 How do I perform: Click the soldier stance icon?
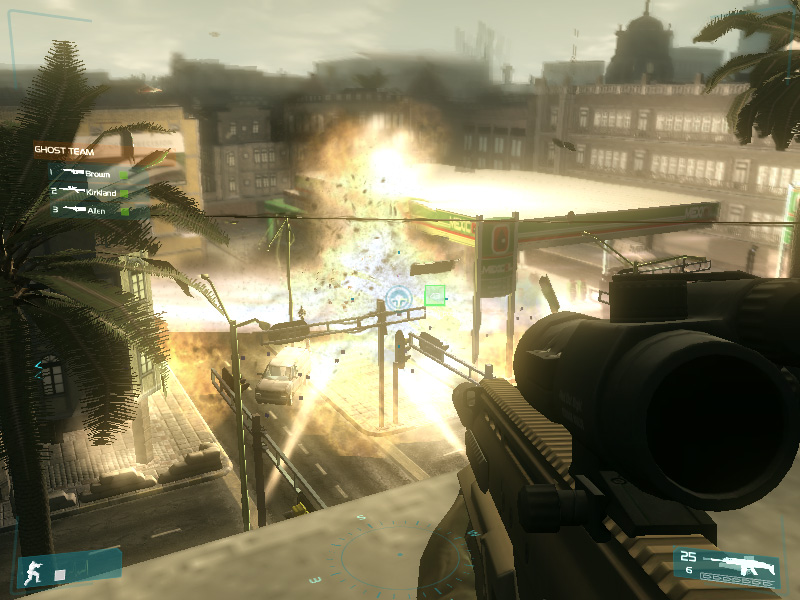point(34,573)
